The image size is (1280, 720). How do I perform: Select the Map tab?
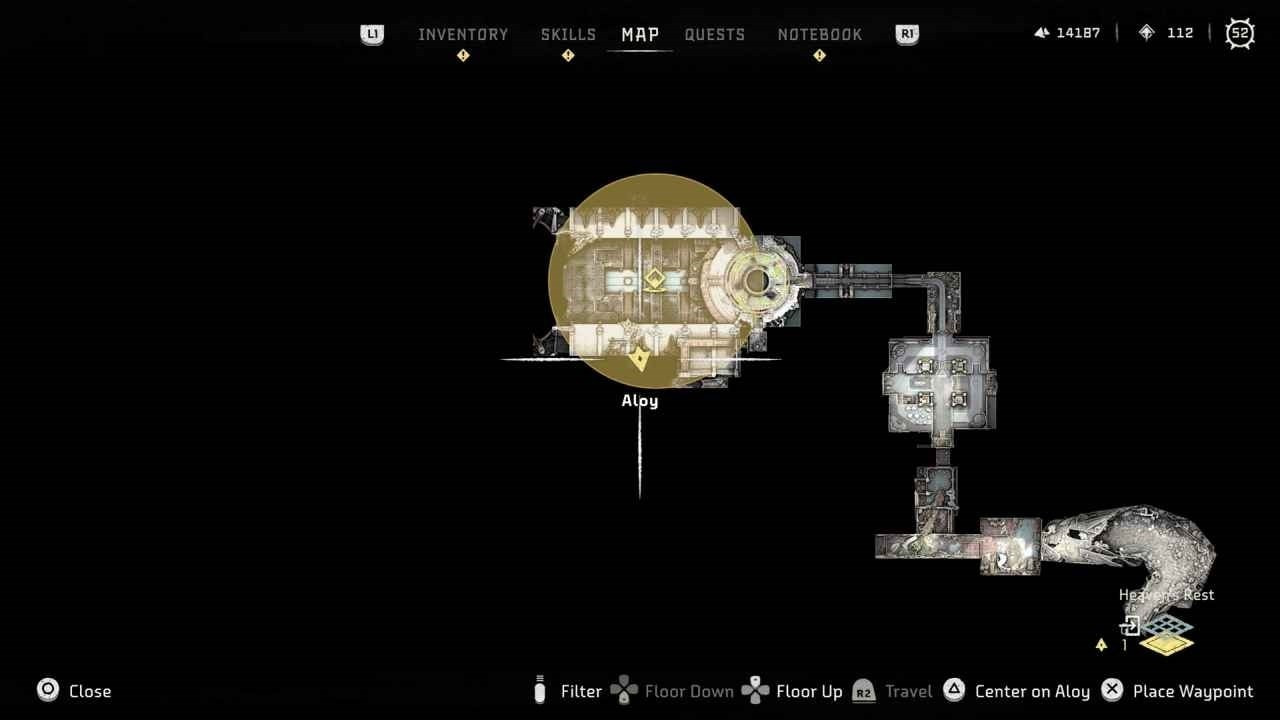coord(640,34)
